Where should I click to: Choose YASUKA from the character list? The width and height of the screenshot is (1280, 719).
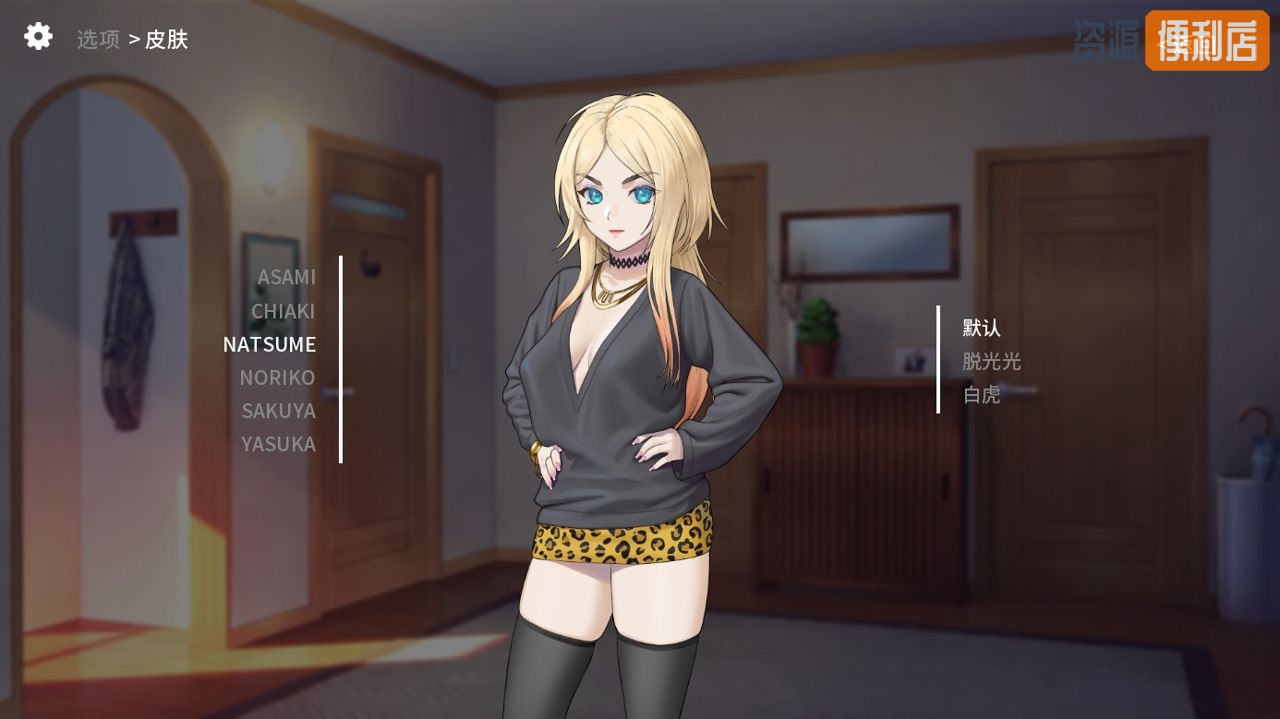click(278, 443)
